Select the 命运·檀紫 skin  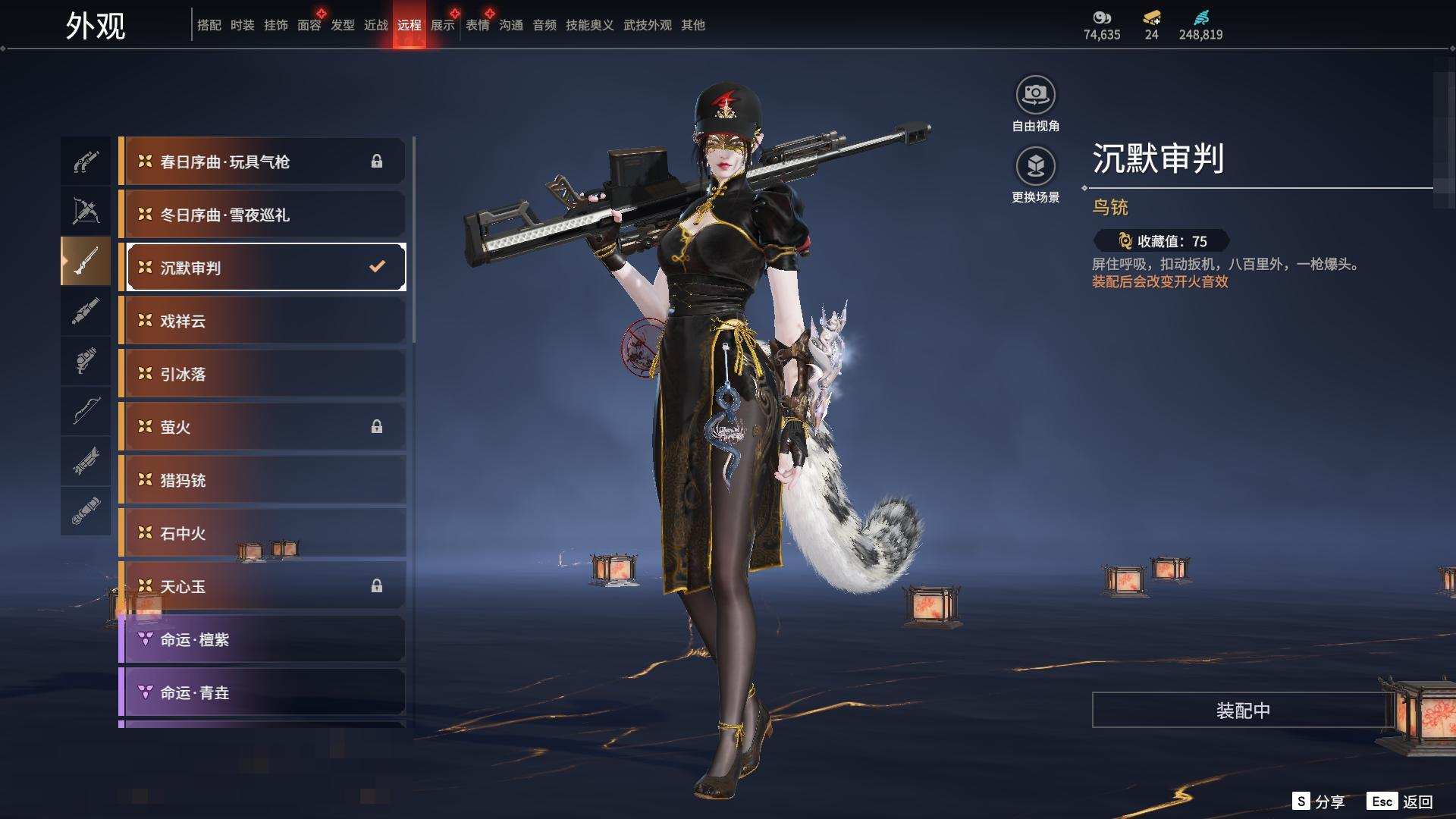(262, 639)
